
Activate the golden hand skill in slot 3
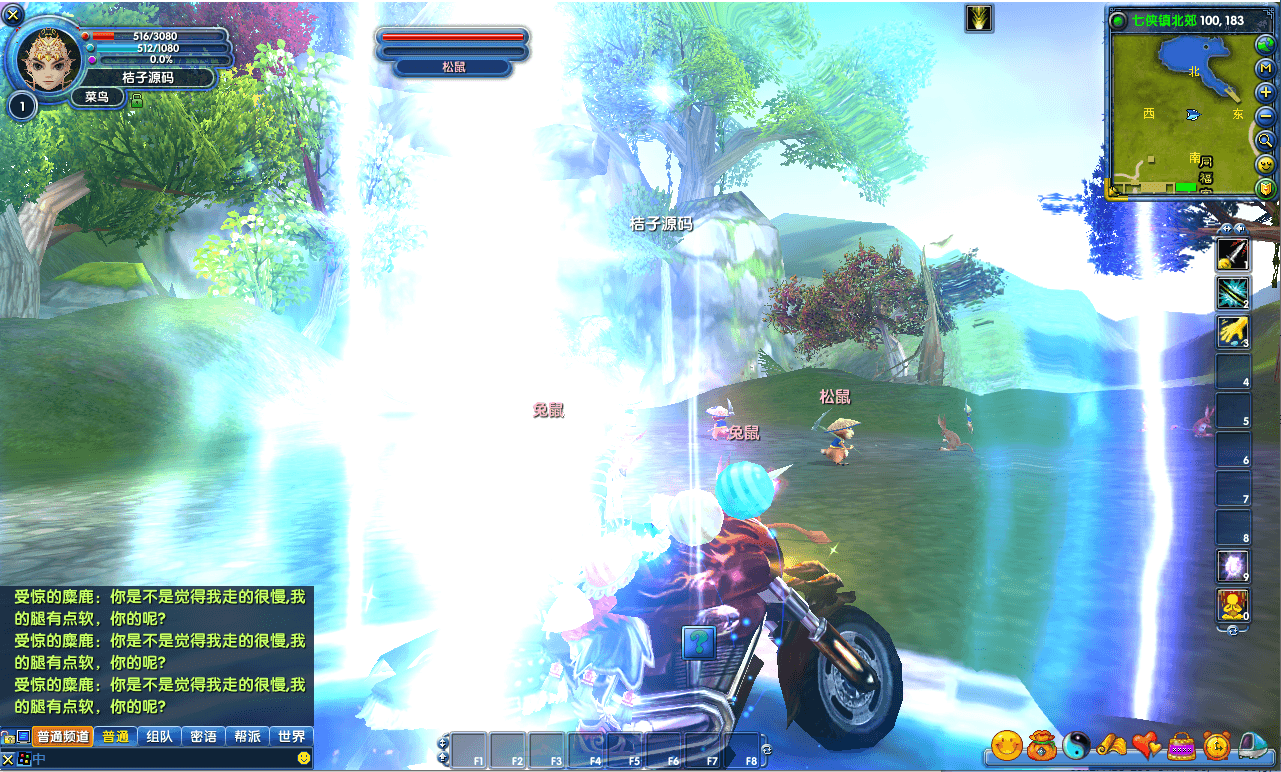[1232, 332]
